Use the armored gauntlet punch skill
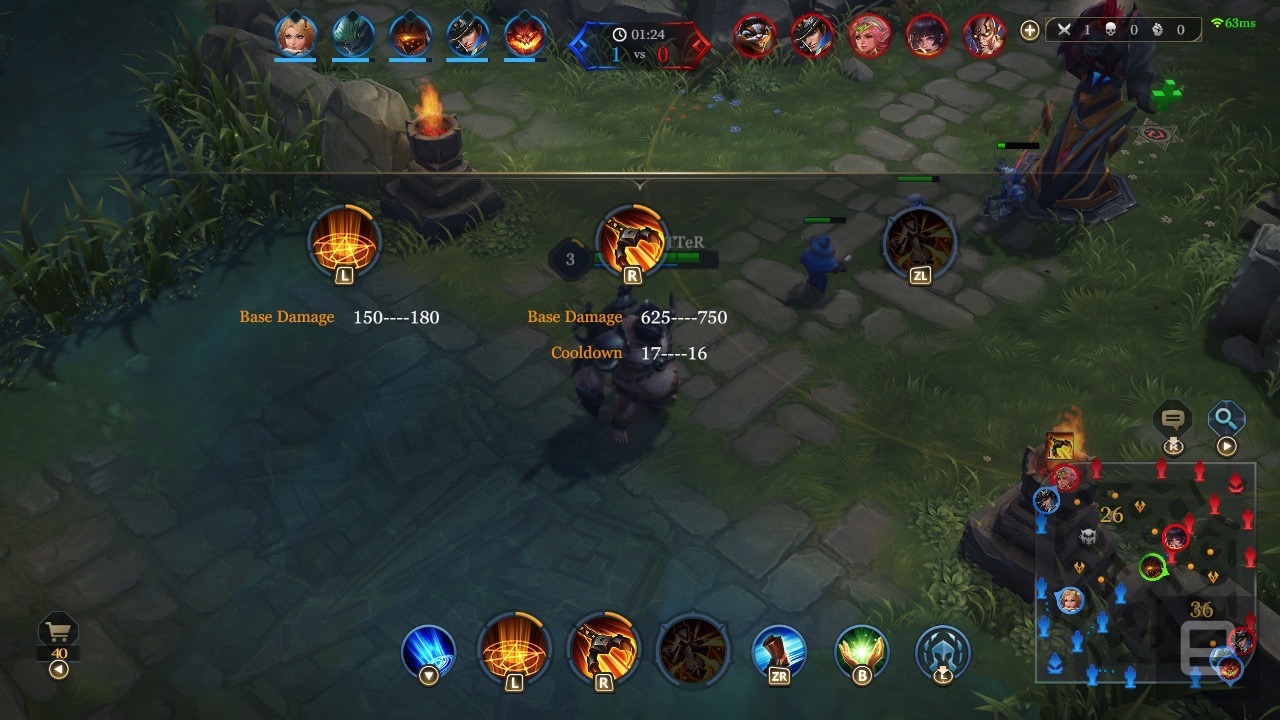The width and height of the screenshot is (1280, 720). 603,651
